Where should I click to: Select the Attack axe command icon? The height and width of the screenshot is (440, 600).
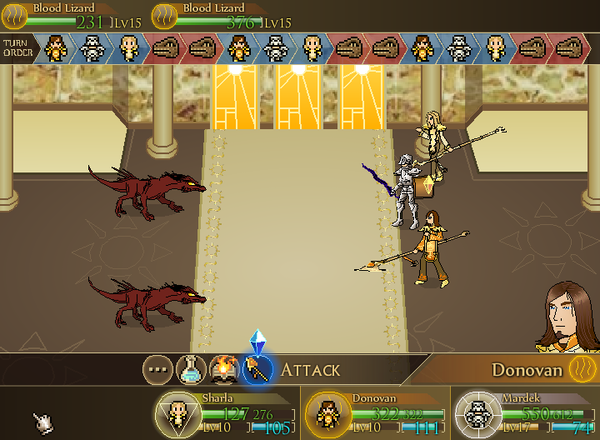pyautogui.click(x=258, y=370)
